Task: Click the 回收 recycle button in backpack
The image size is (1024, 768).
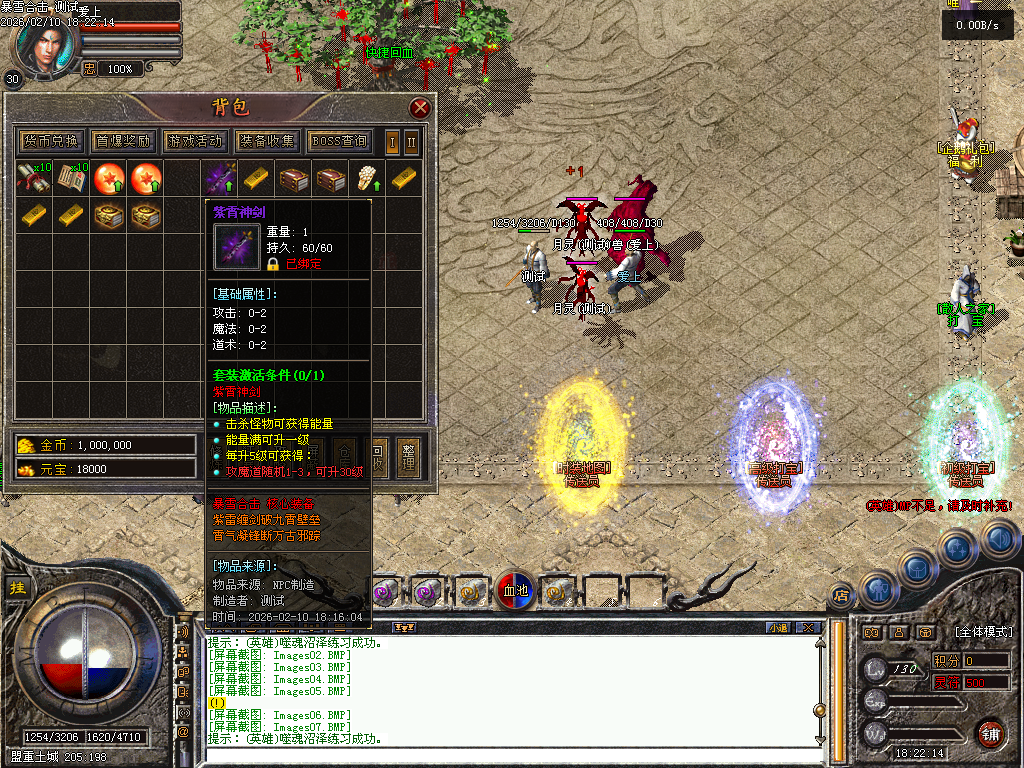Action: 379,456
